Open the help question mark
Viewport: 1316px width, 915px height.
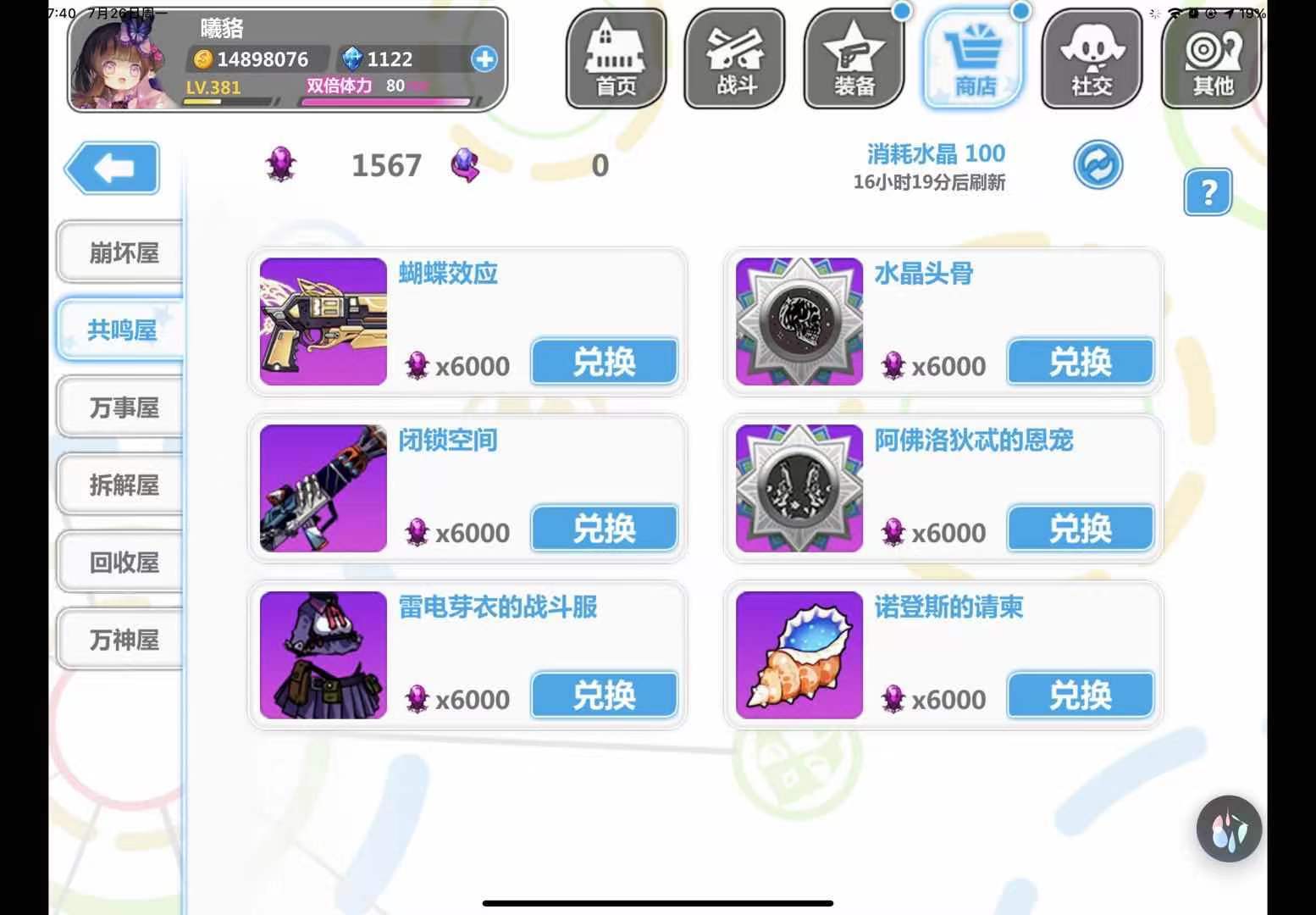(x=1208, y=193)
